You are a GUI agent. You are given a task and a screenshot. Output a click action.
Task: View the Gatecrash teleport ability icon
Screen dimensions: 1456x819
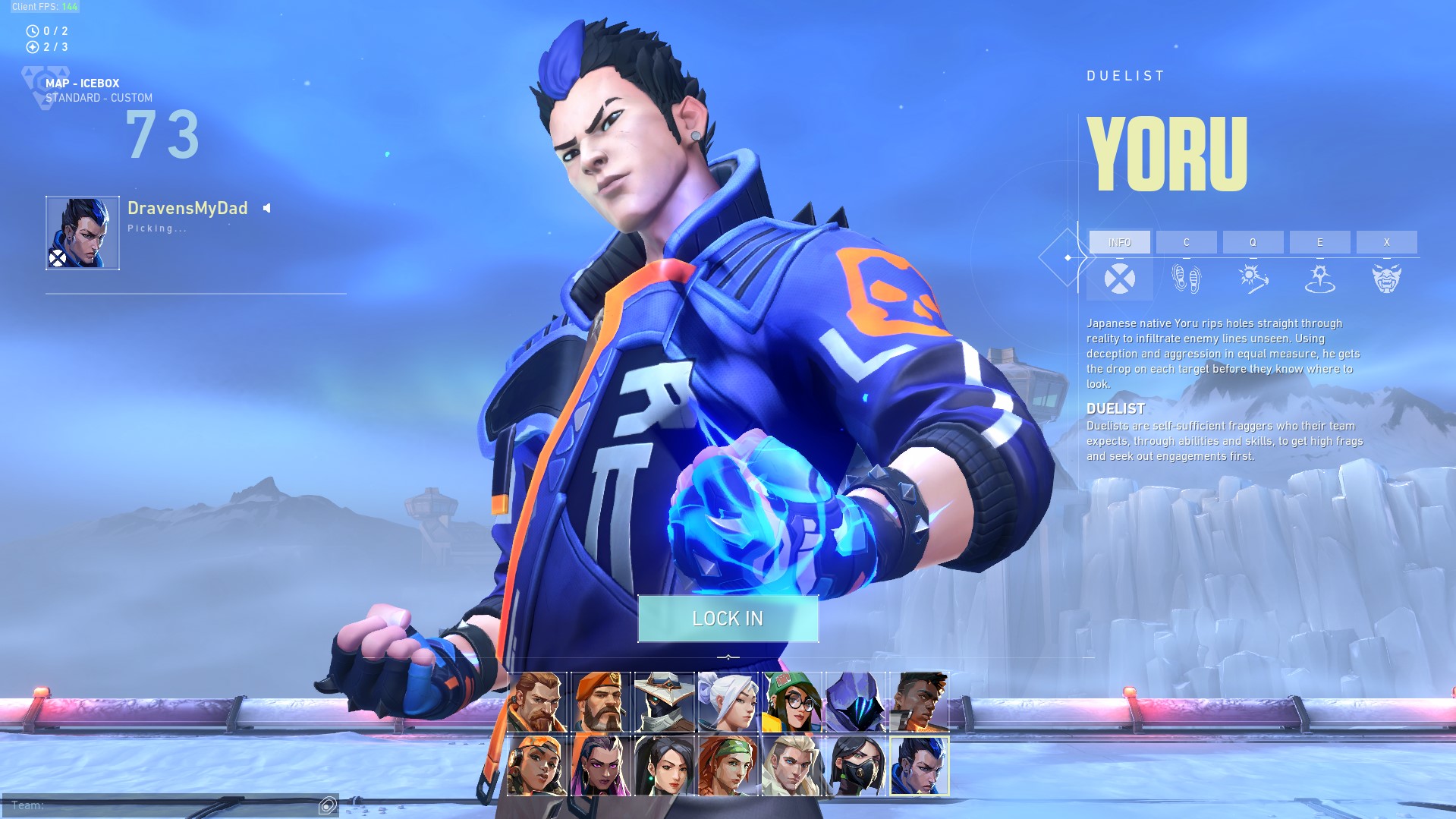tap(1320, 278)
